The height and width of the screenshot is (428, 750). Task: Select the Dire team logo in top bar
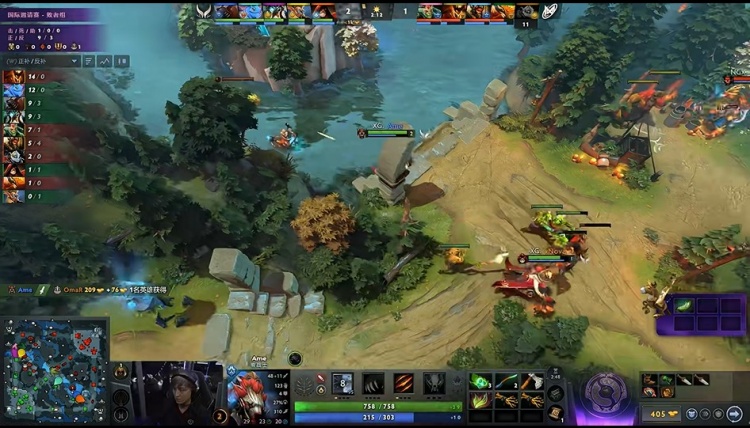pos(551,11)
